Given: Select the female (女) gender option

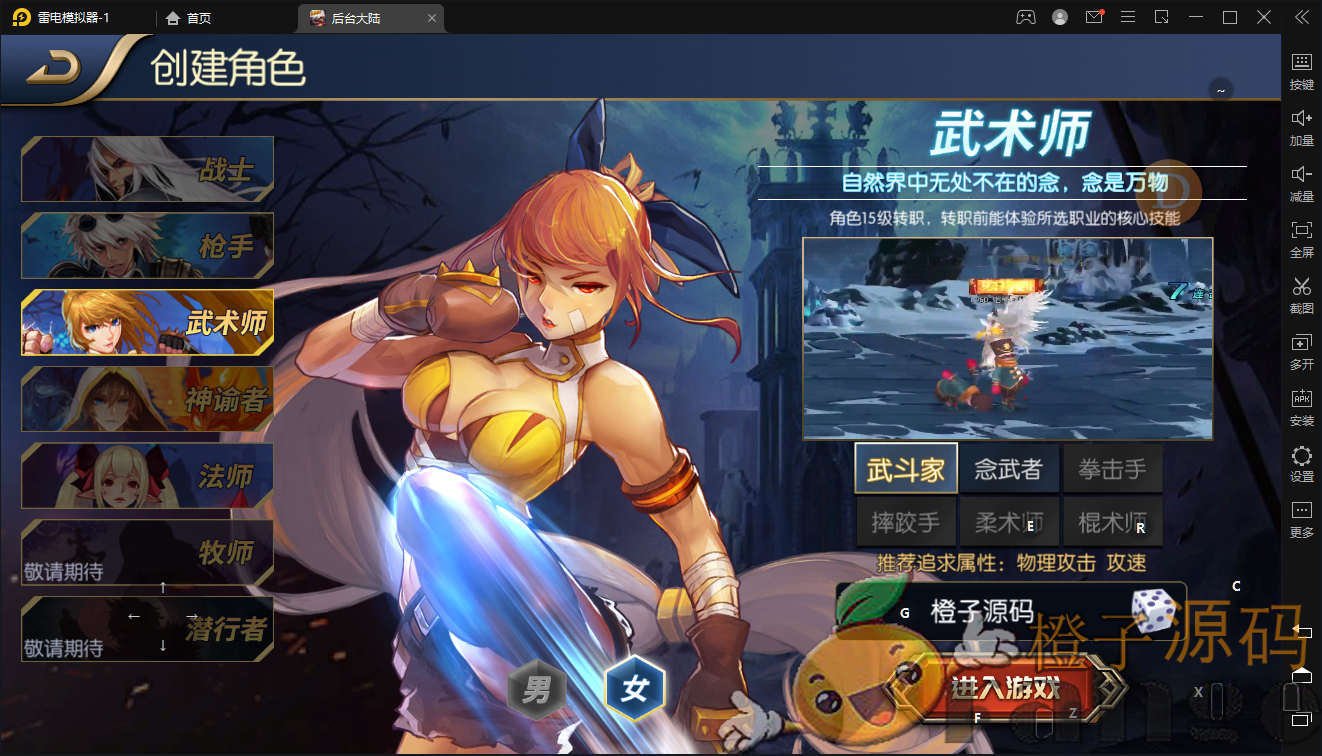Looking at the screenshot, I should pyautogui.click(x=634, y=688).
